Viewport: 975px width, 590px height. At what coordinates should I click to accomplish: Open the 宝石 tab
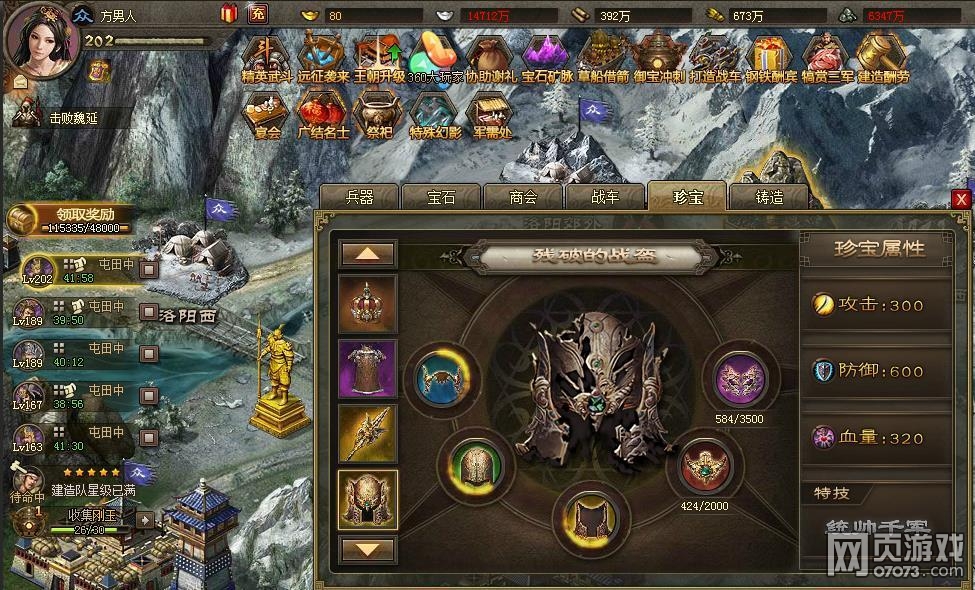tap(440, 197)
